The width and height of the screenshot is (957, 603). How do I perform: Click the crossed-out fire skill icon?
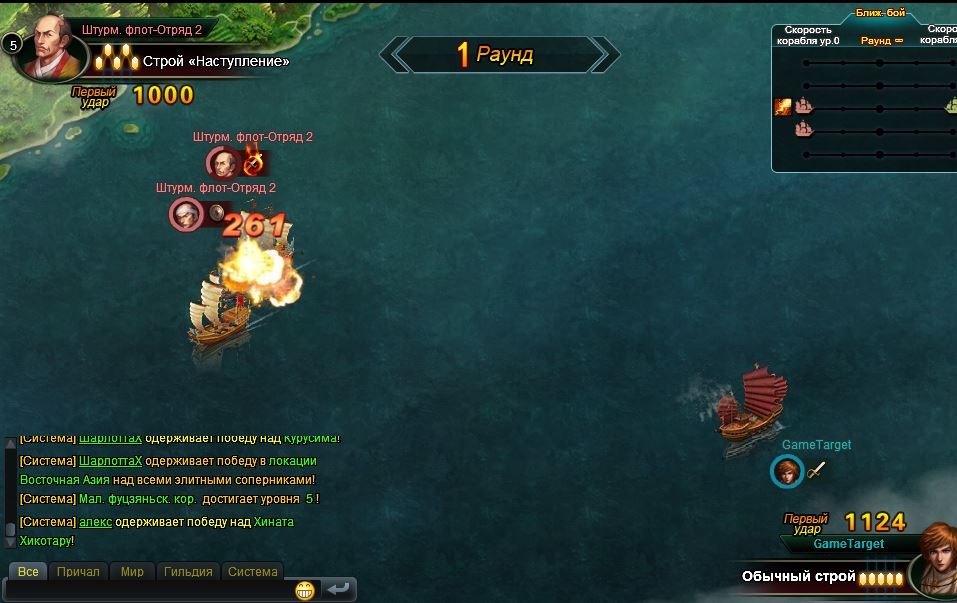[254, 161]
